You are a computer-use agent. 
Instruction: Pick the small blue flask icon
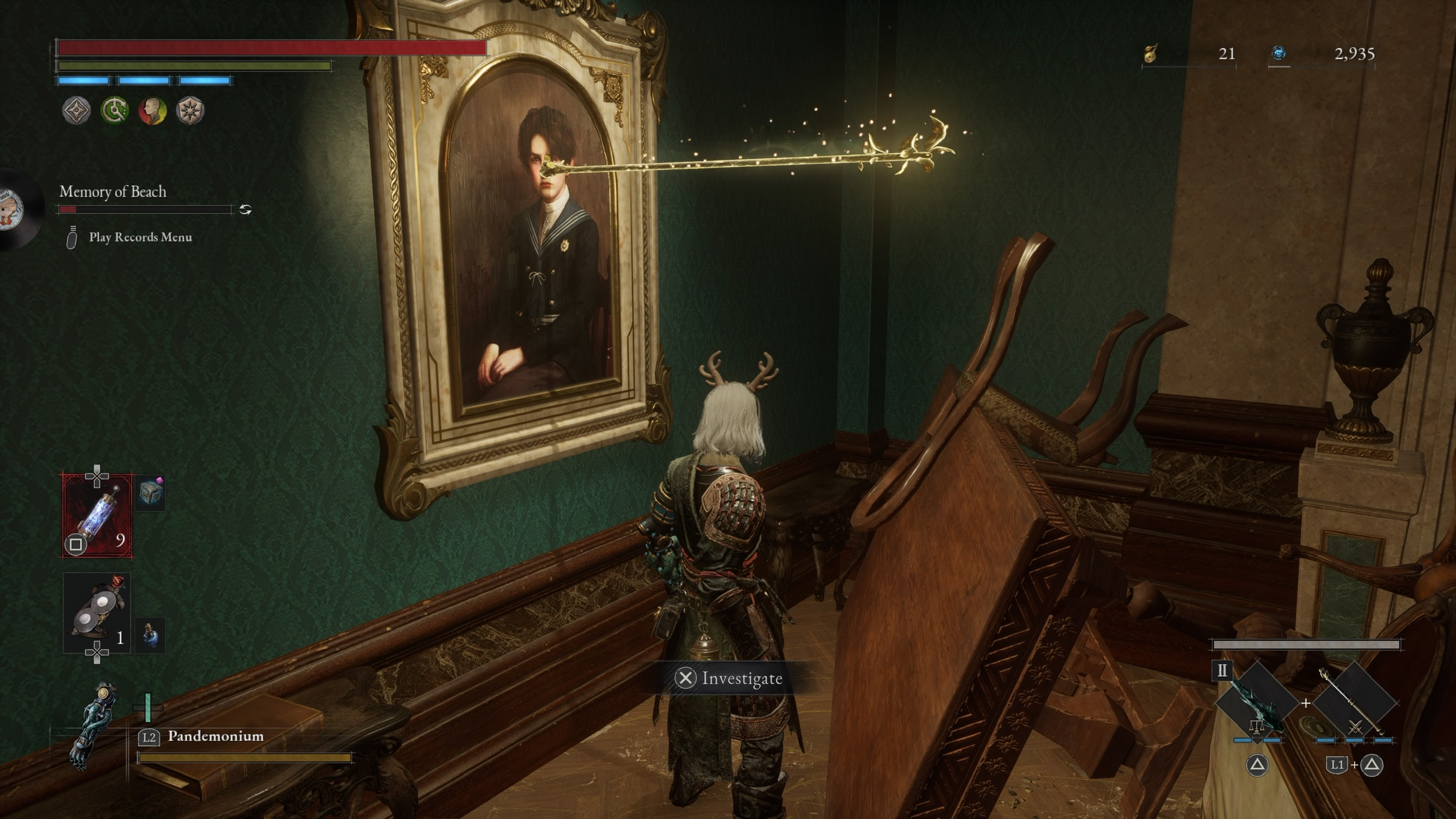pos(150,635)
